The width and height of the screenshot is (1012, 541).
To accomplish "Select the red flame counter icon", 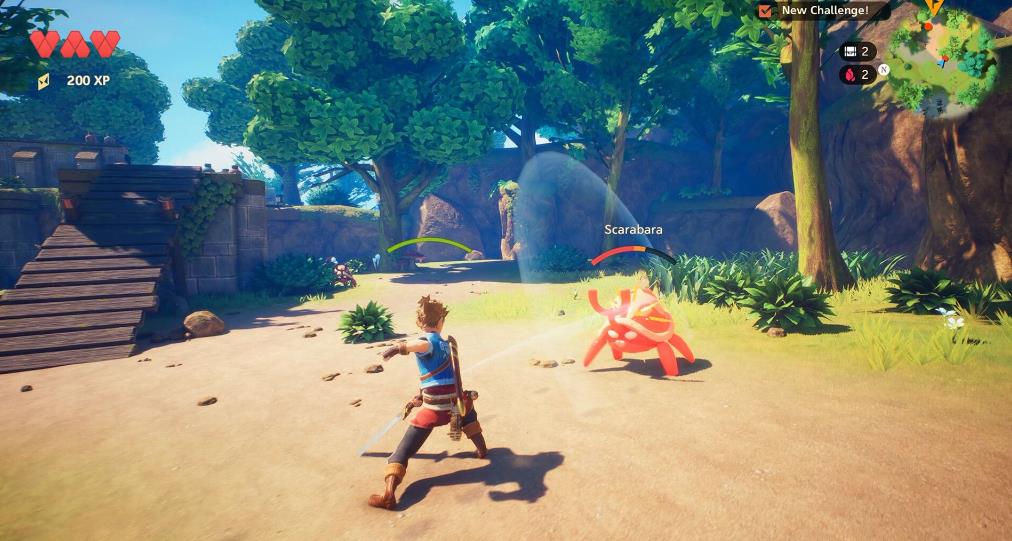I will [849, 74].
